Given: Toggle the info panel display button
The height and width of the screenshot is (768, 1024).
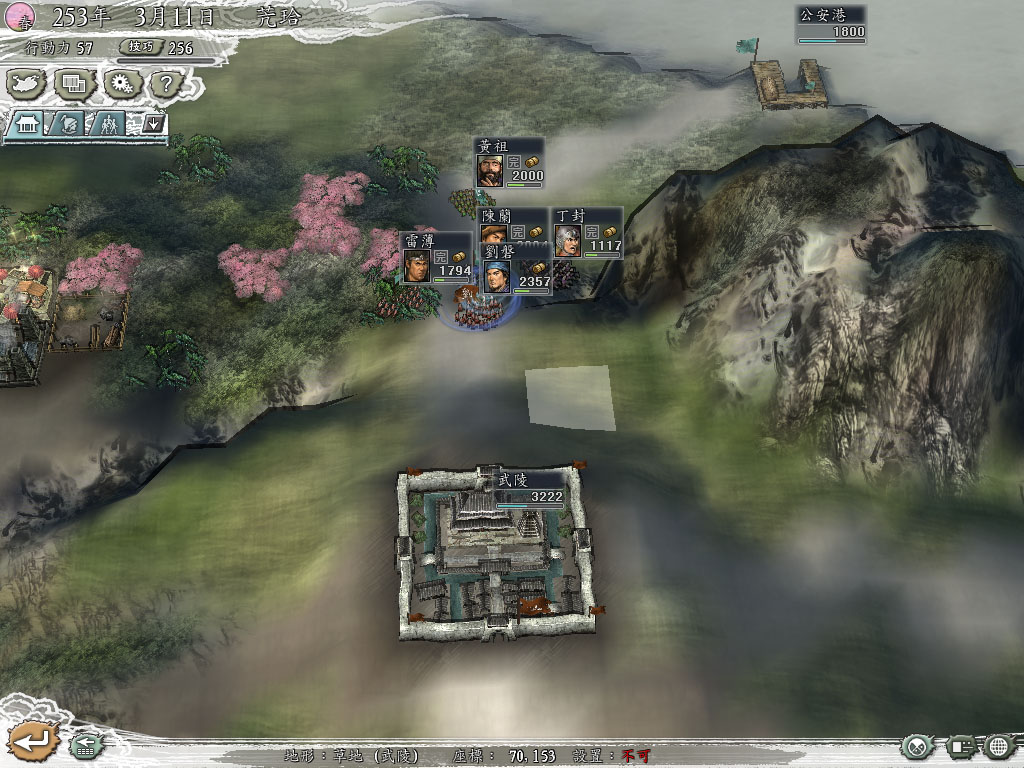Looking at the screenshot, I should 961,746.
